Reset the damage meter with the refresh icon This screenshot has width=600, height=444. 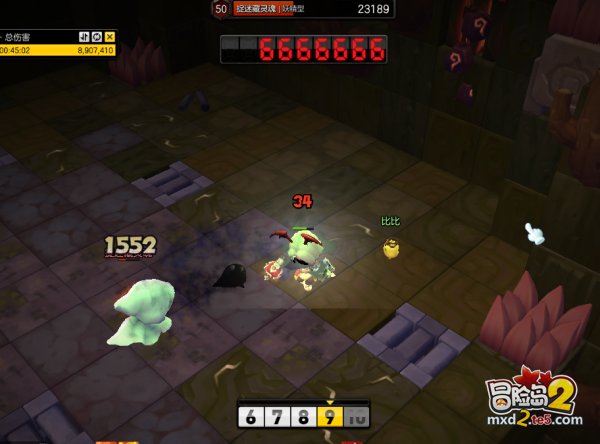[x=97, y=37]
